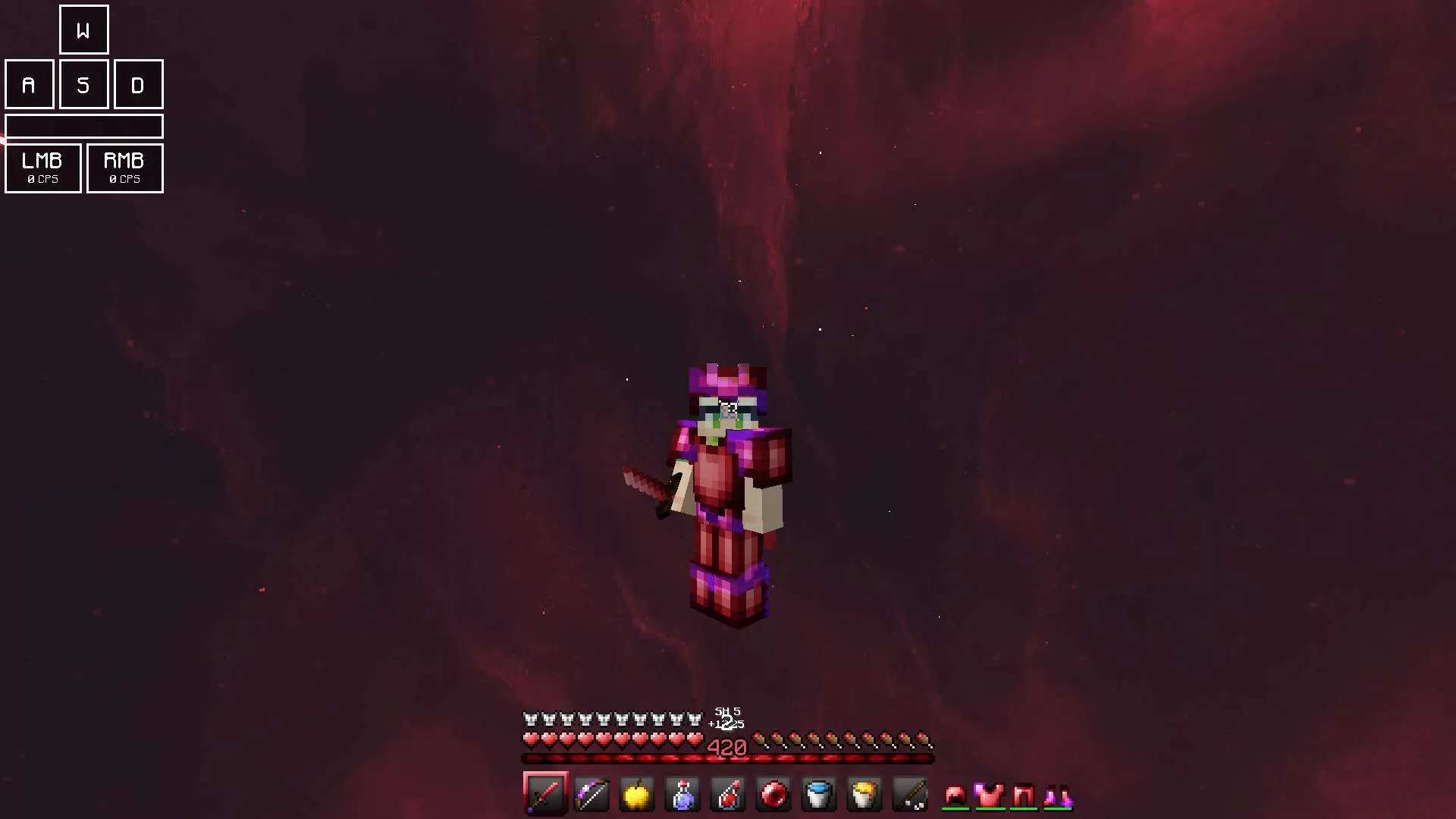The height and width of the screenshot is (819, 1456).
Task: Select the sword in the hotbar
Action: (x=545, y=795)
